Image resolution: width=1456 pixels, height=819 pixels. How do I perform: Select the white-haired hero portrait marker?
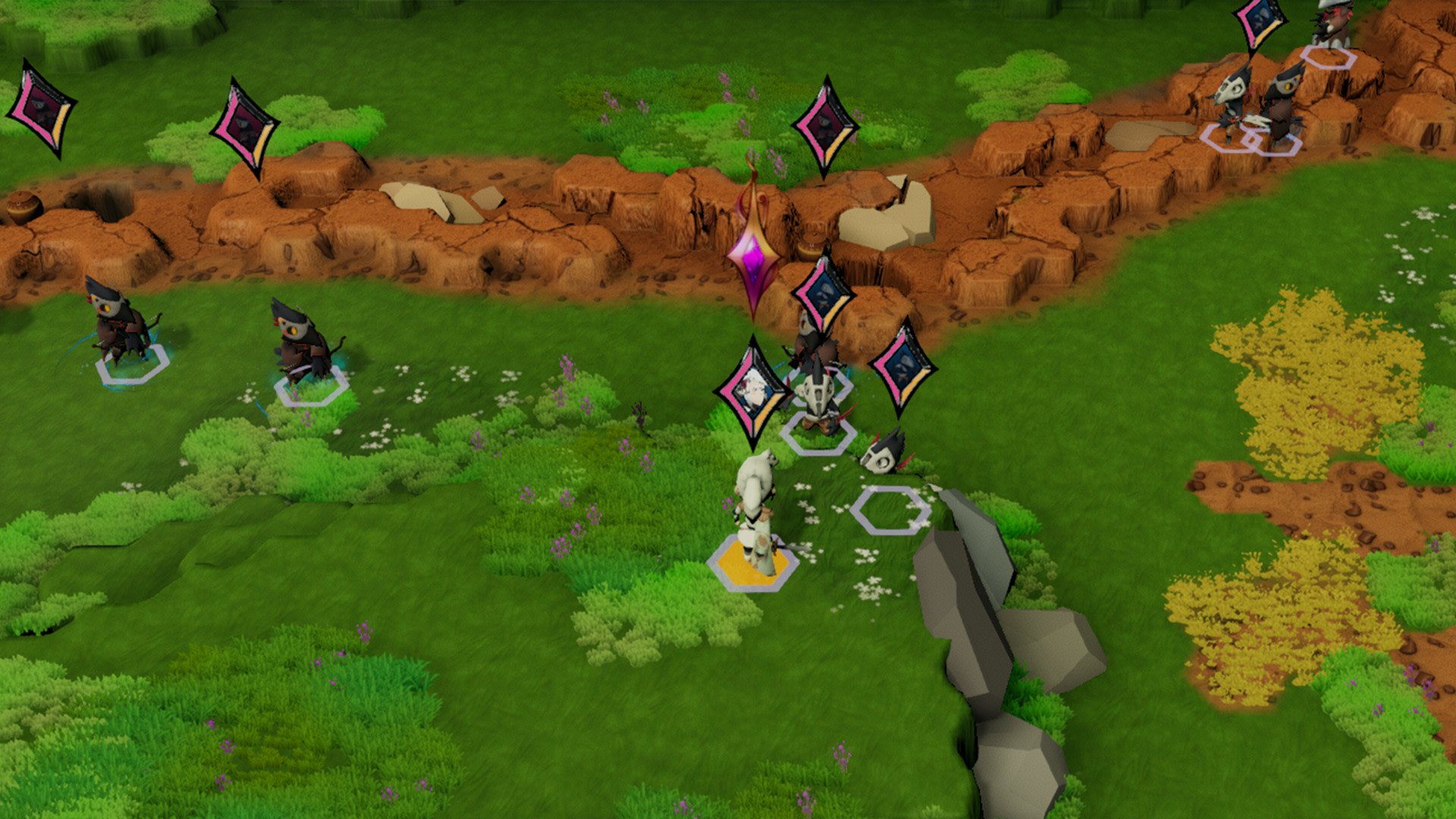click(752, 393)
